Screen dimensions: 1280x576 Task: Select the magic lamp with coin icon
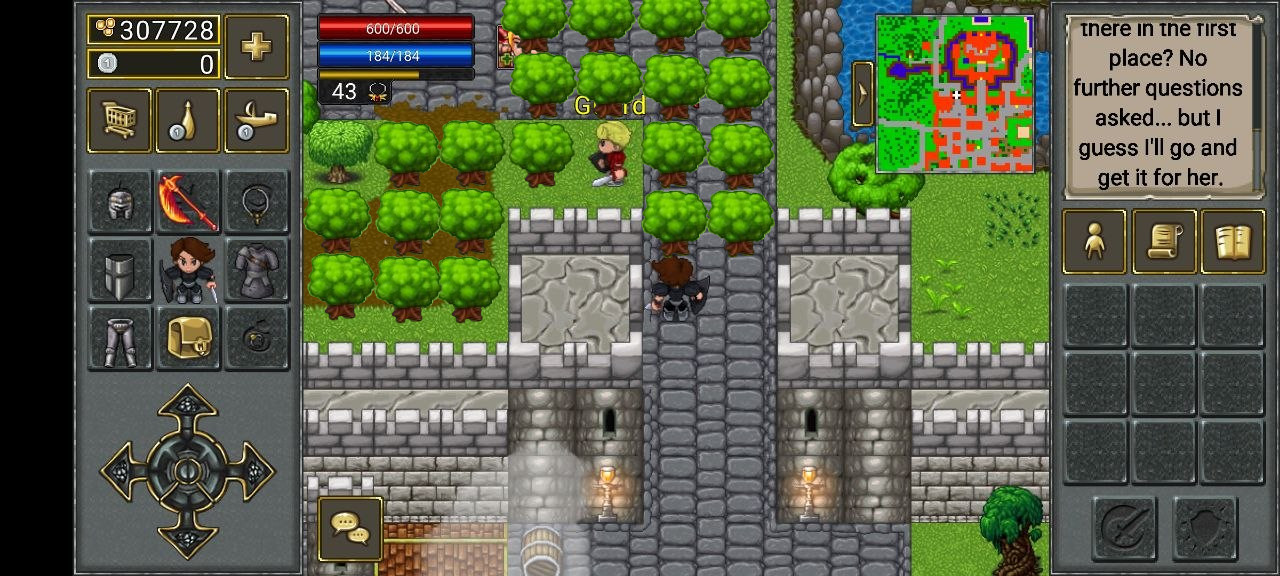pos(256,121)
